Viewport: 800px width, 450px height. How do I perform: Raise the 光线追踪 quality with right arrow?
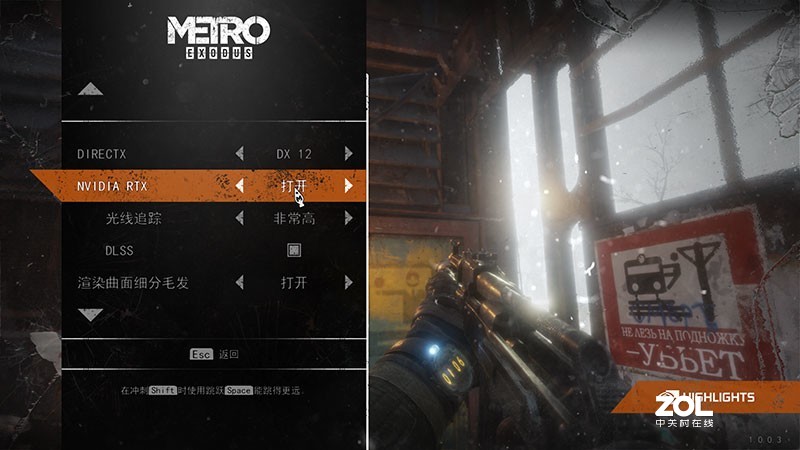[348, 218]
